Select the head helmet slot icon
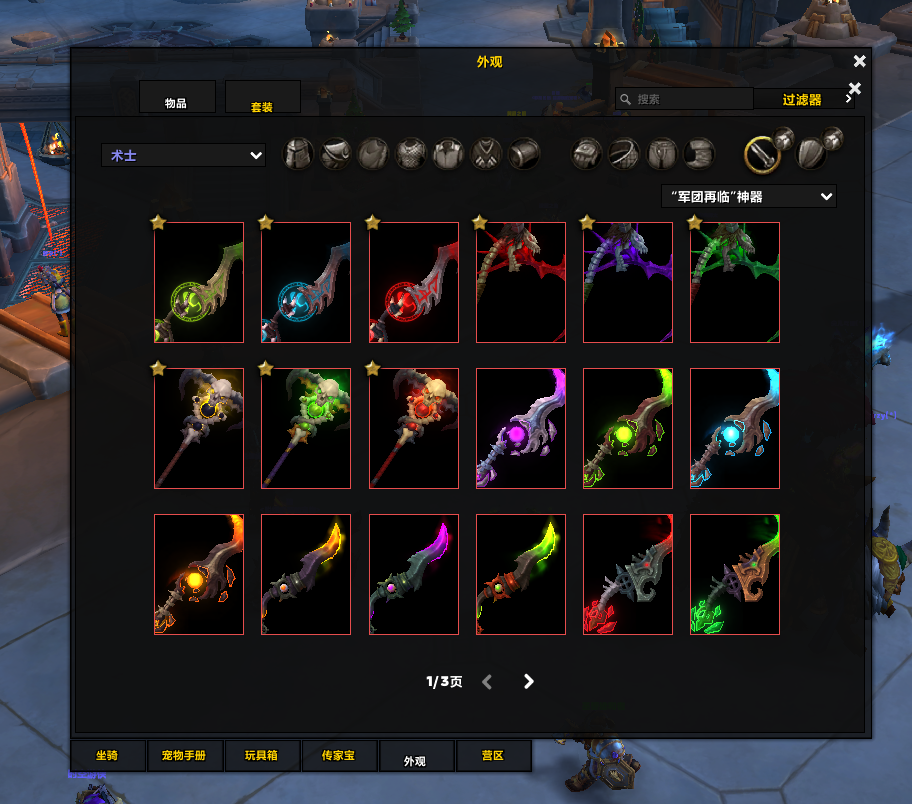 pos(299,154)
